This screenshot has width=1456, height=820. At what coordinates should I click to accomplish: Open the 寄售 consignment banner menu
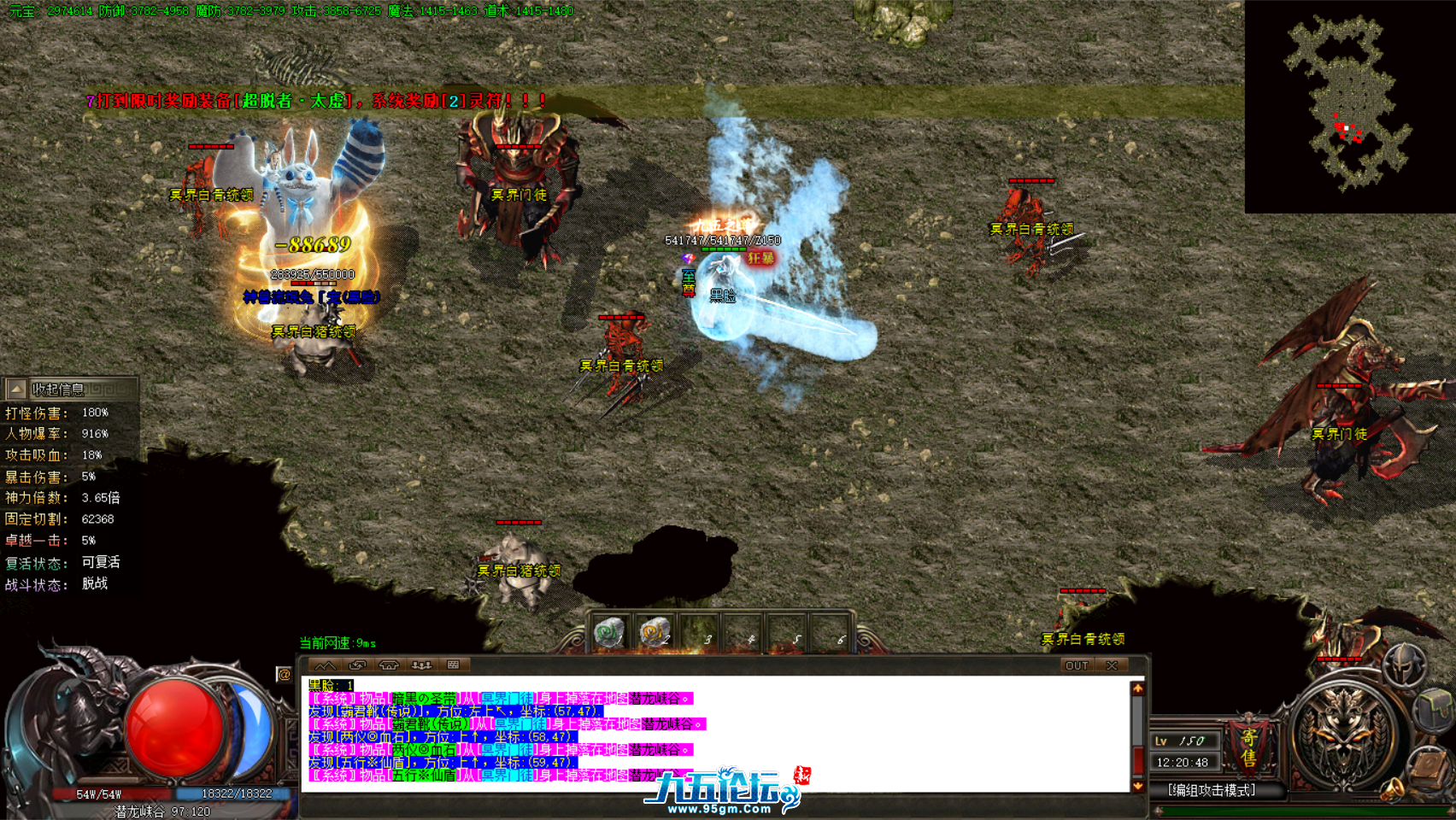1248,747
